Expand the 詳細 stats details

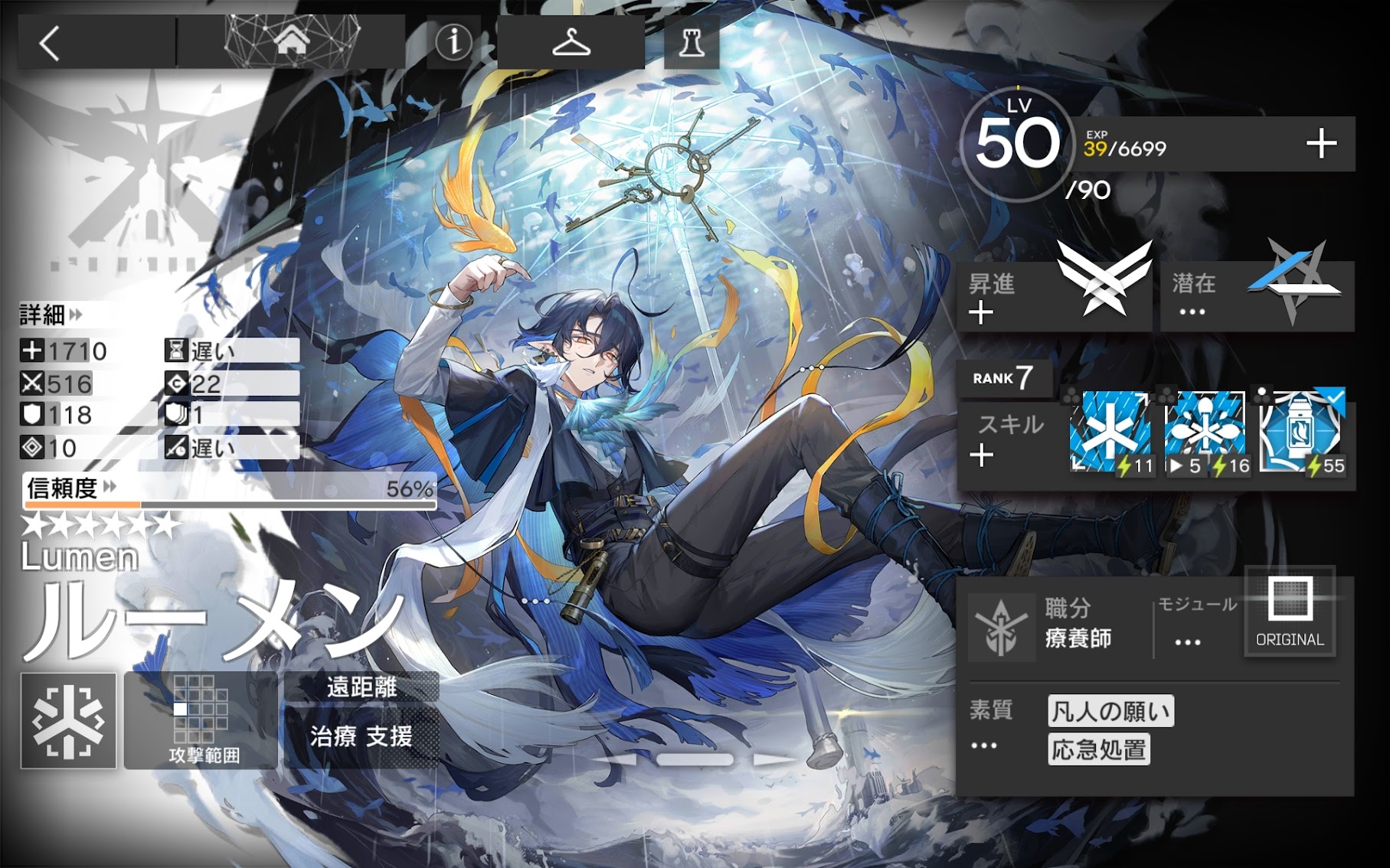pyautogui.click(x=51, y=315)
